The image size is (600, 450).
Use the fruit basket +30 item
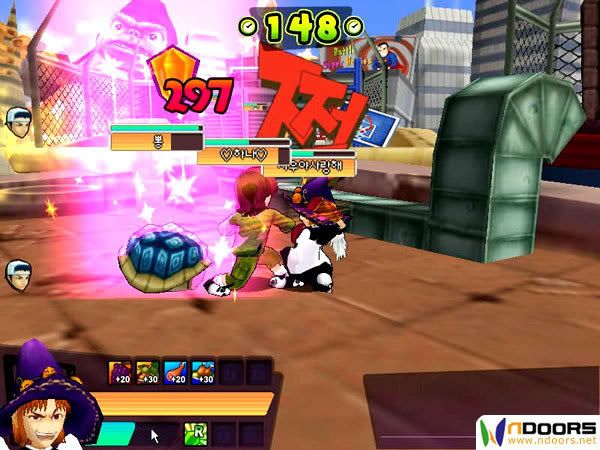(147, 374)
